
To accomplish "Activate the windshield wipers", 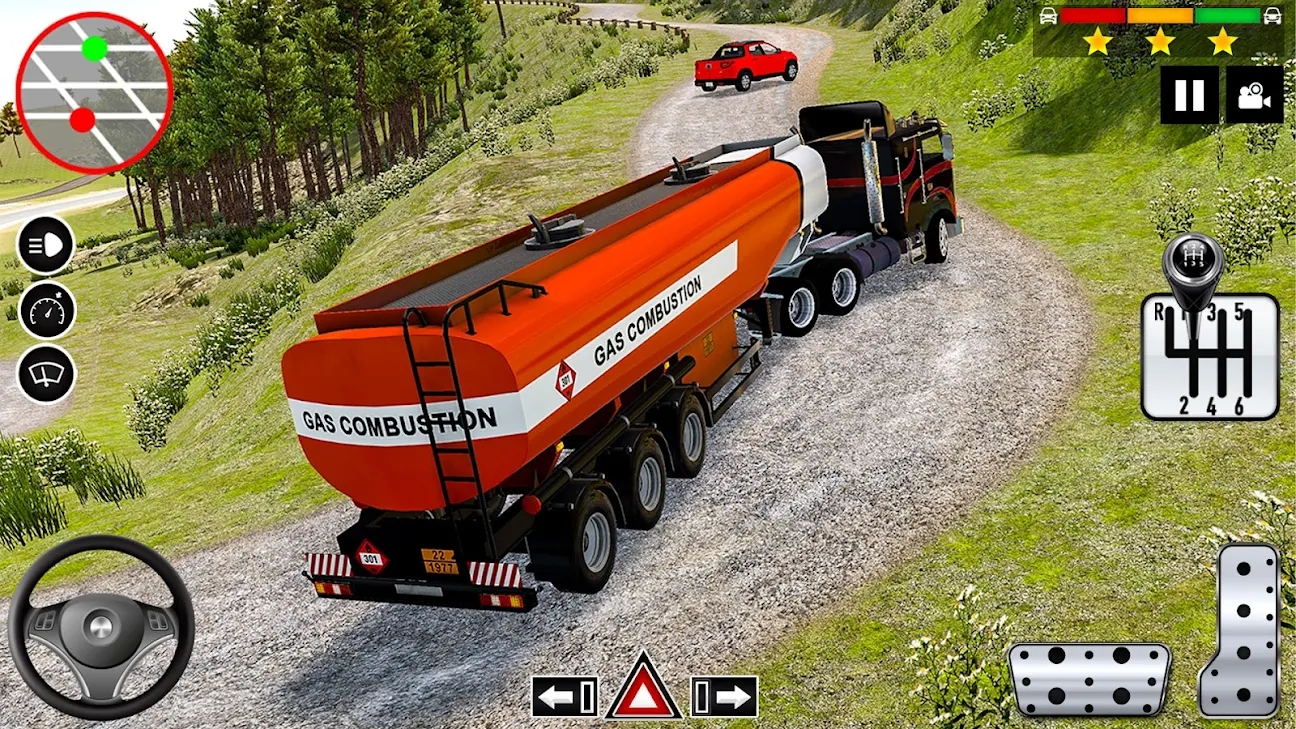I will coord(46,374).
